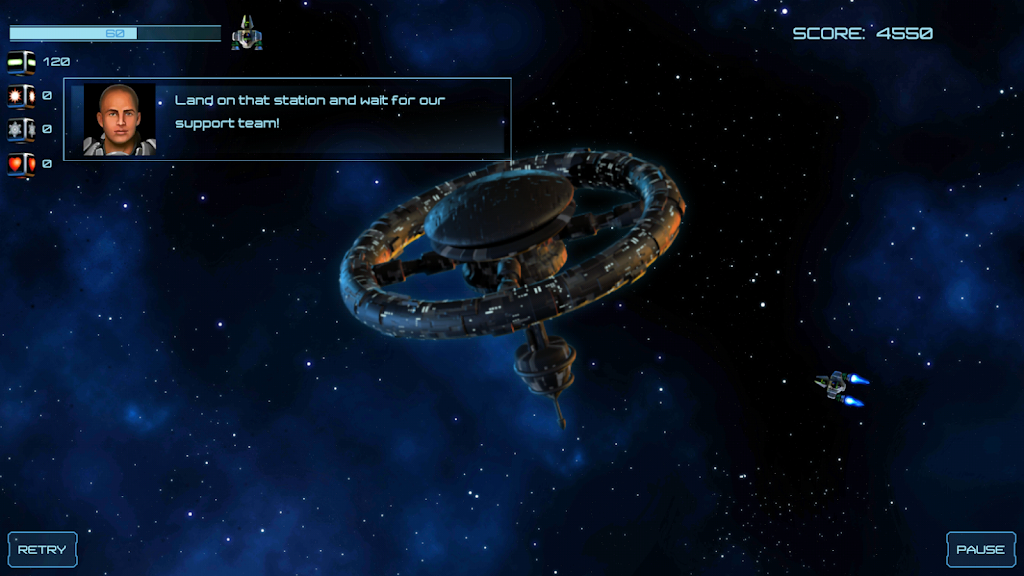Click the commander portrait in the dialogue box
1024x576 pixels.
tap(119, 119)
